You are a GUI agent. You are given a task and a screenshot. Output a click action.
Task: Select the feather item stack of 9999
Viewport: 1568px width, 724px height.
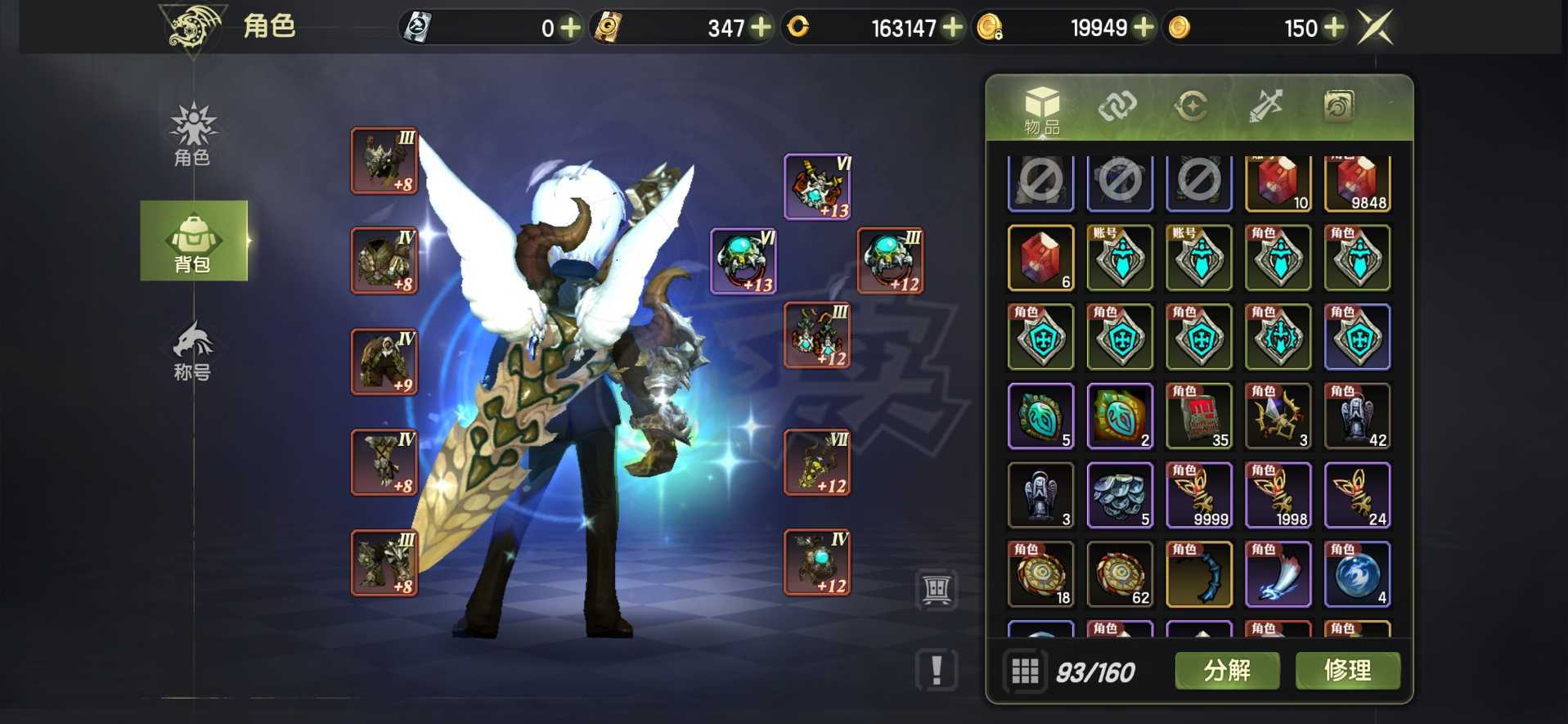(1198, 495)
